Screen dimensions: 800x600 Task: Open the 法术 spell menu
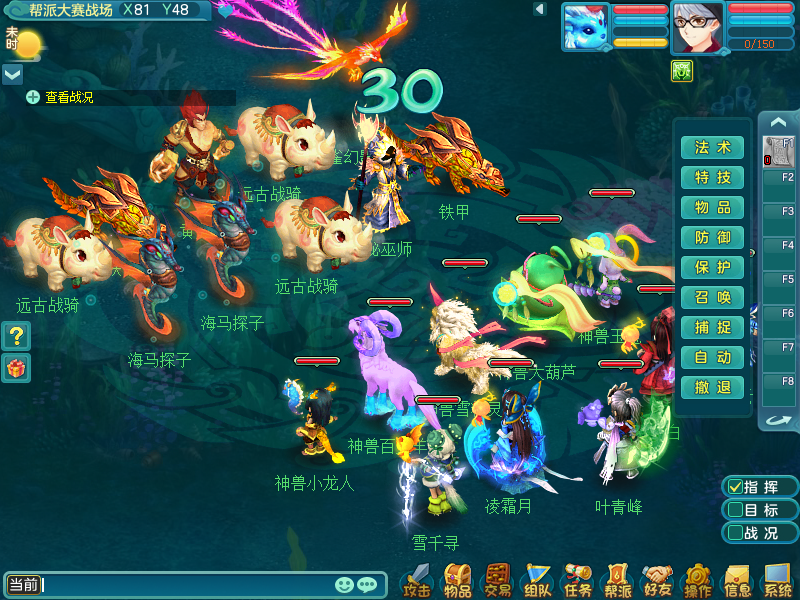pos(712,148)
